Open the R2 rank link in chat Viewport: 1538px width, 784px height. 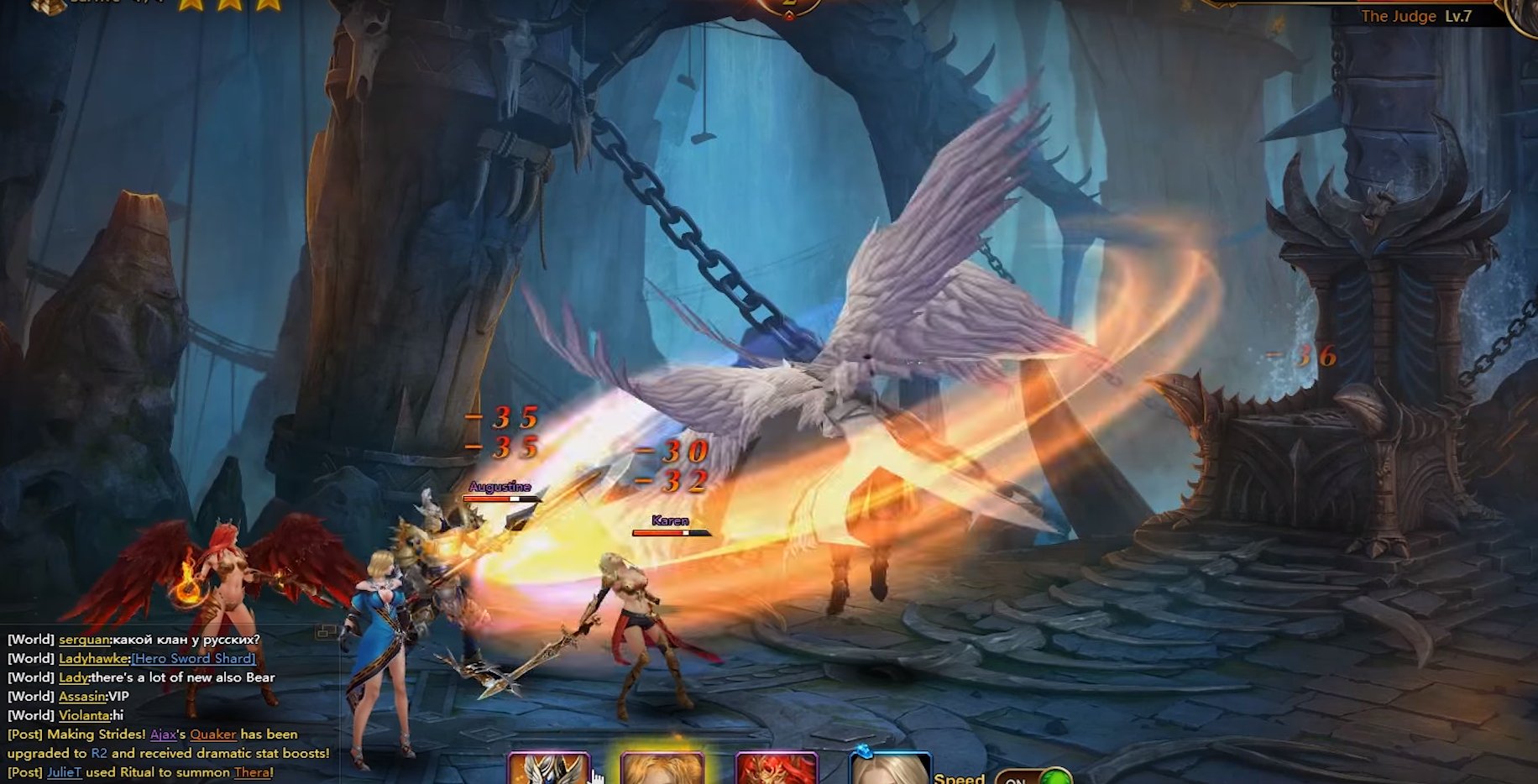pos(99,753)
